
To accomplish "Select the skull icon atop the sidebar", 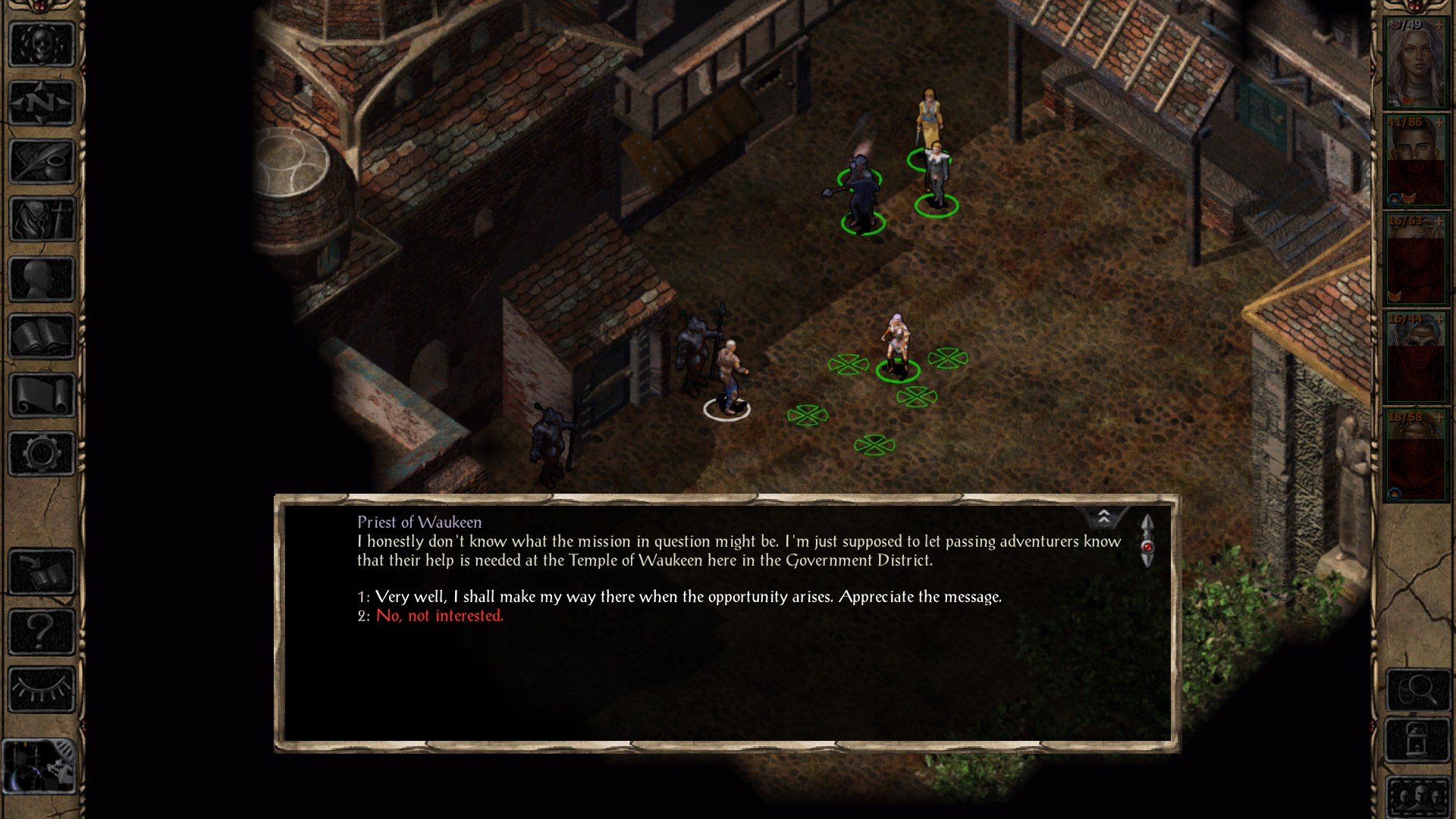I will [x=42, y=44].
